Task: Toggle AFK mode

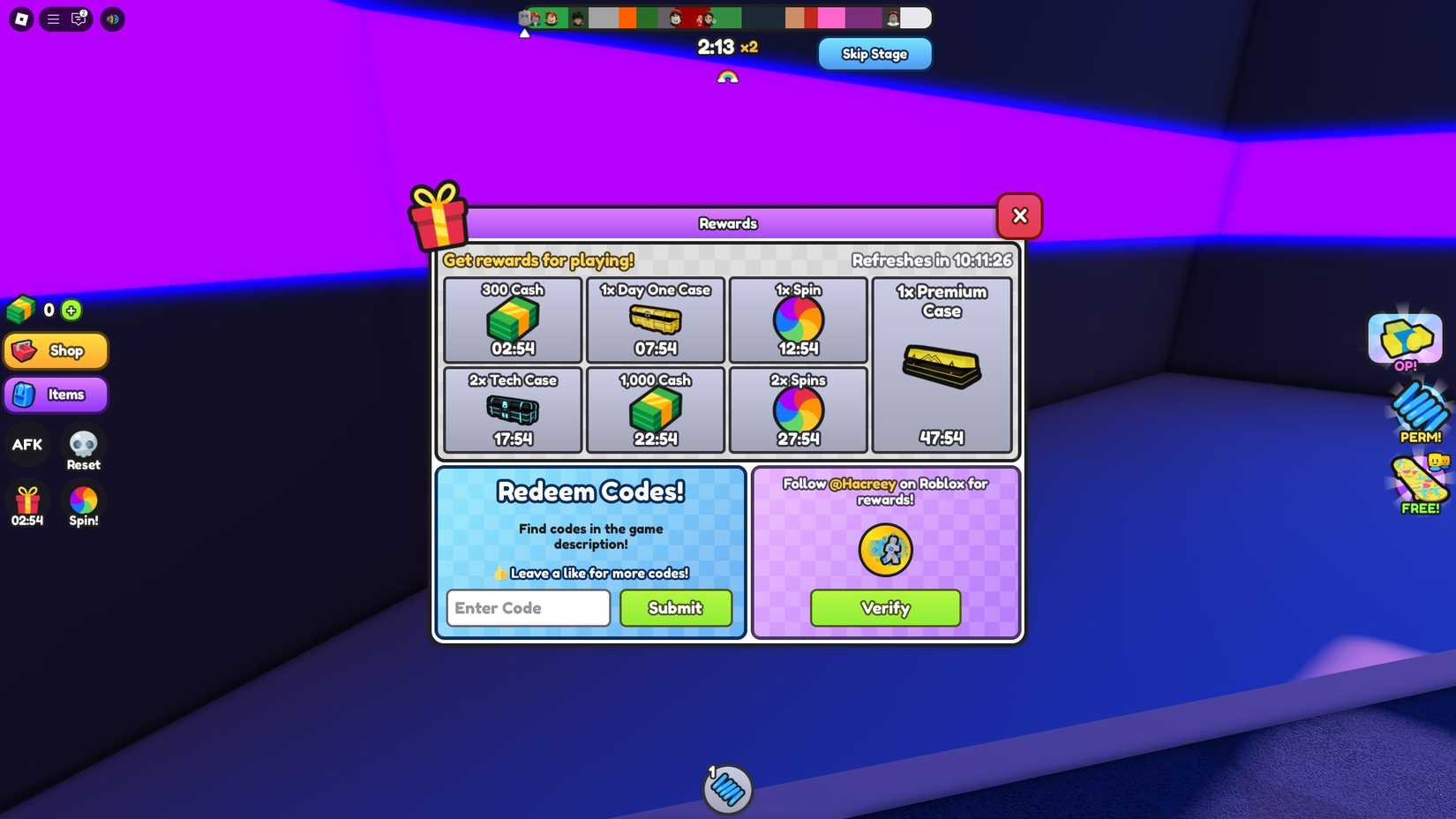Action: [x=26, y=445]
